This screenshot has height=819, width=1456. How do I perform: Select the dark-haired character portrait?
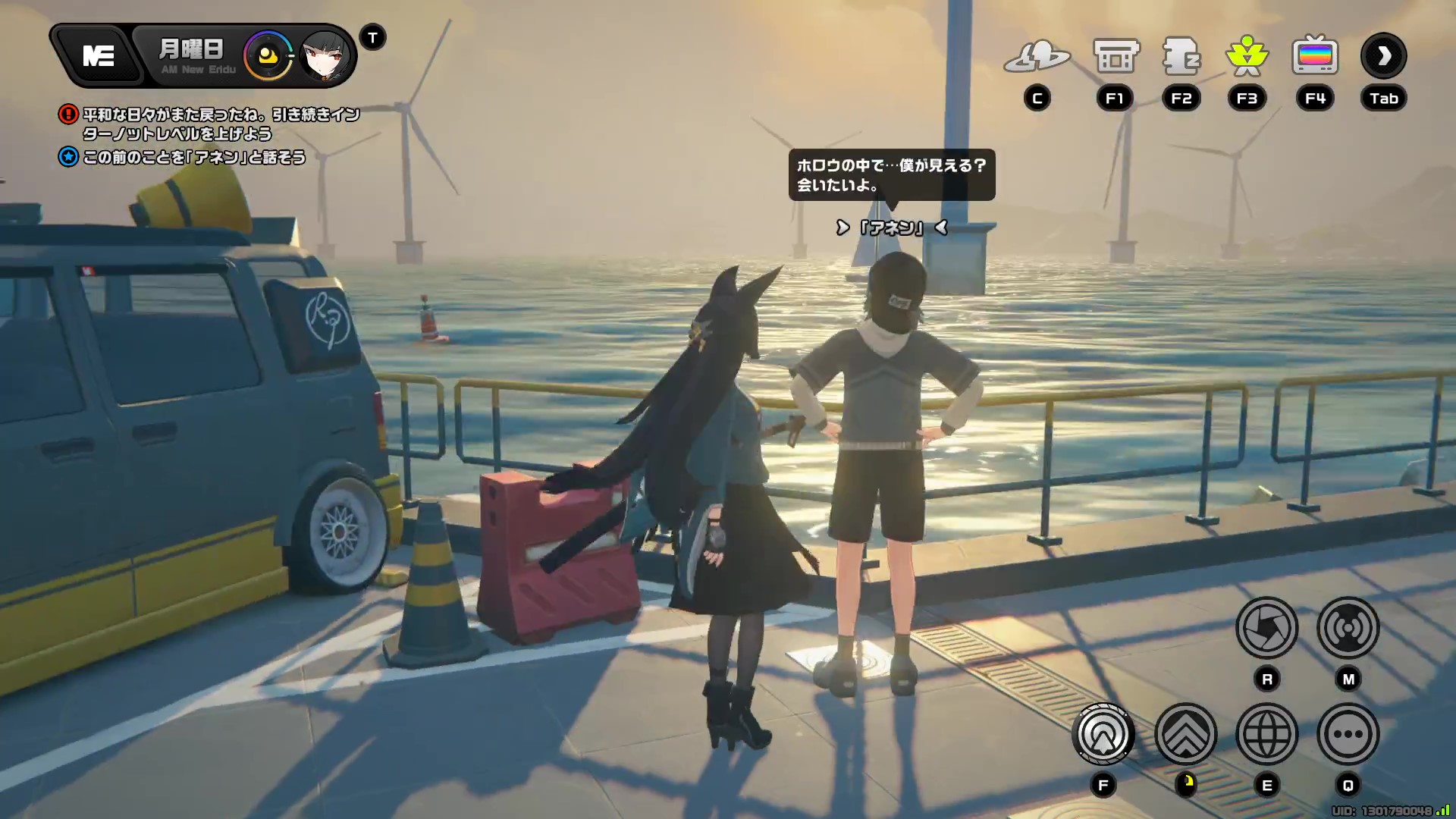326,56
